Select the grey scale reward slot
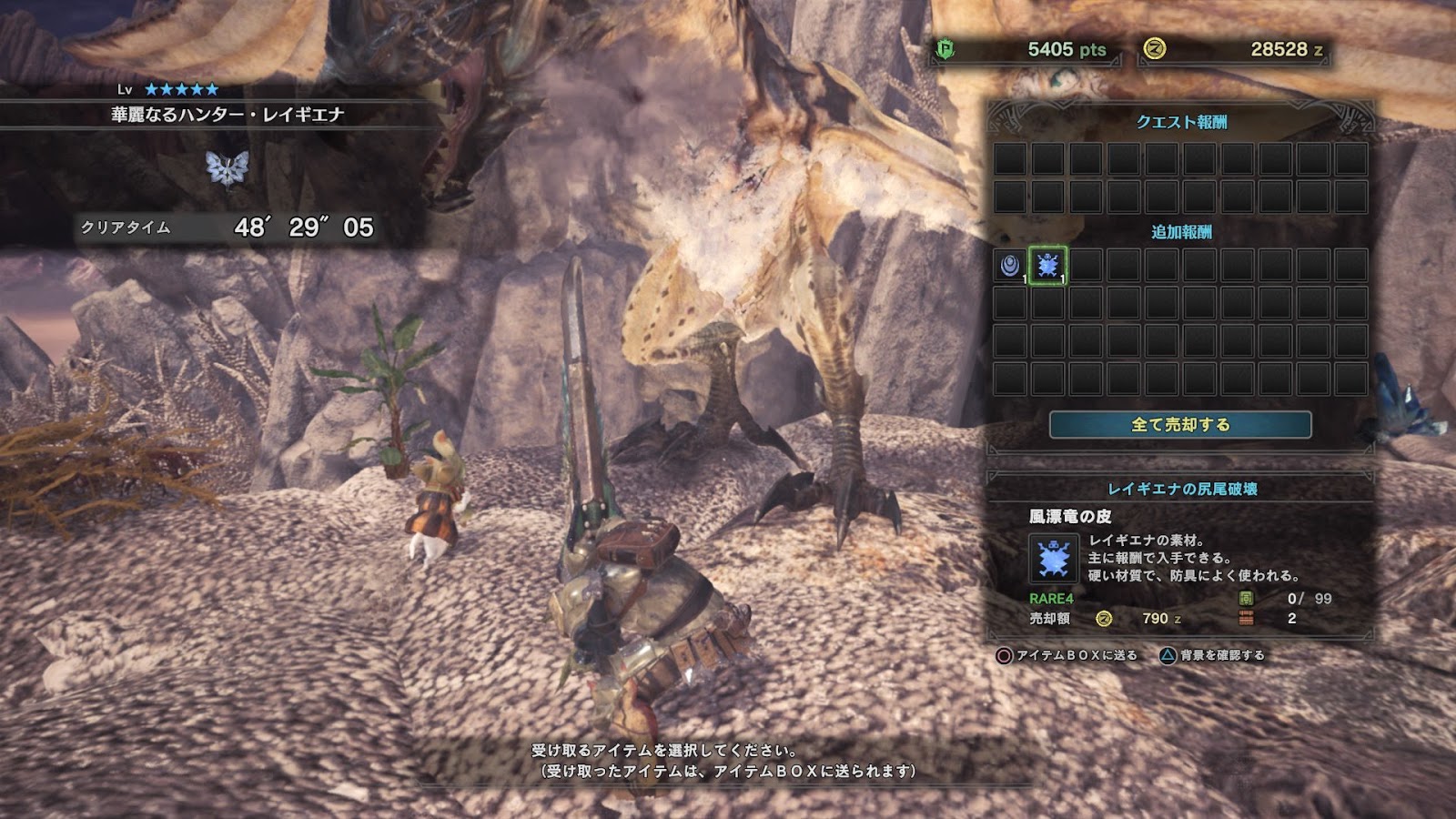The image size is (1456, 819). [1009, 265]
